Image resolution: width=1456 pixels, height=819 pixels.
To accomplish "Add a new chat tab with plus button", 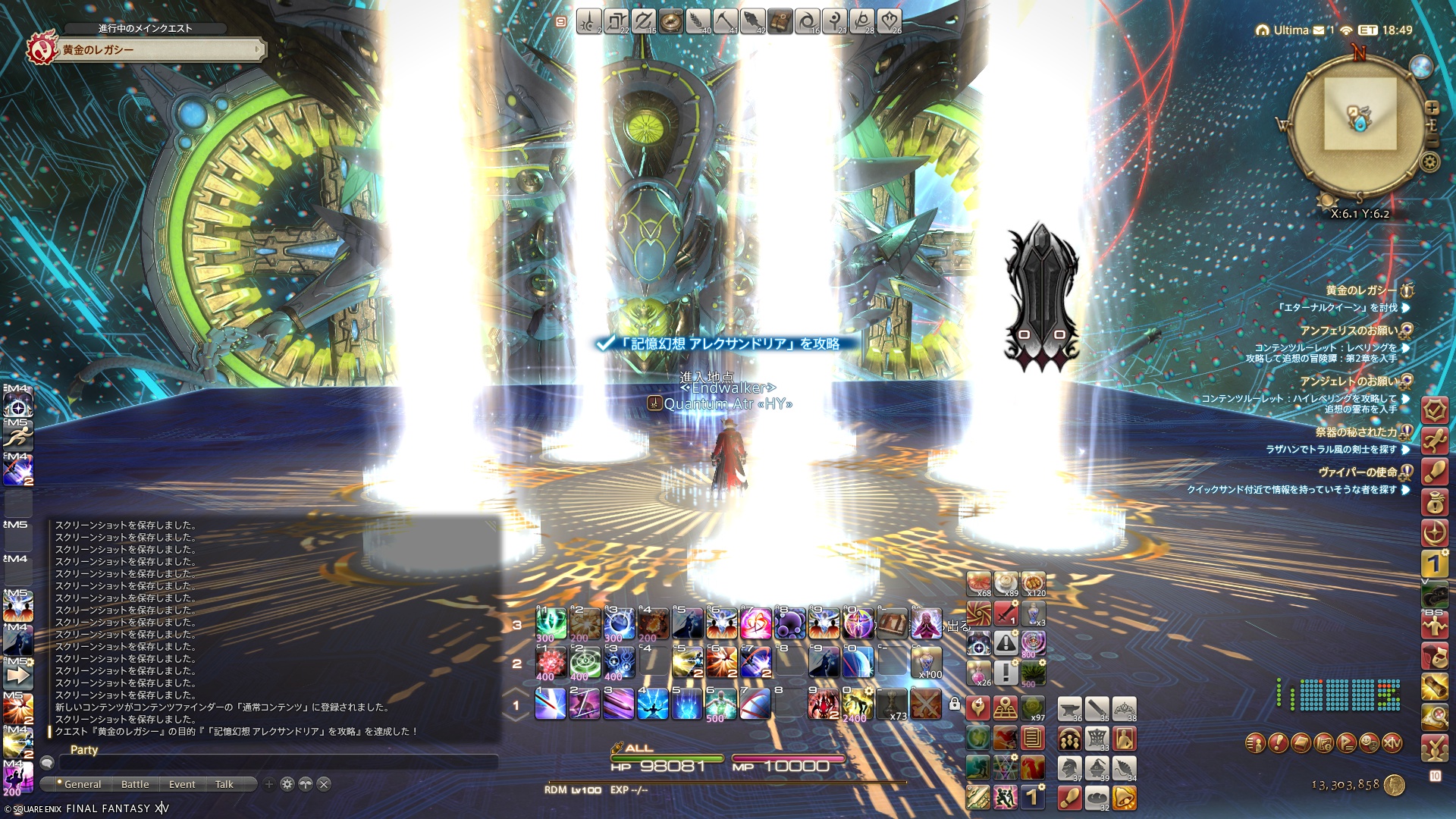I will 268,784.
